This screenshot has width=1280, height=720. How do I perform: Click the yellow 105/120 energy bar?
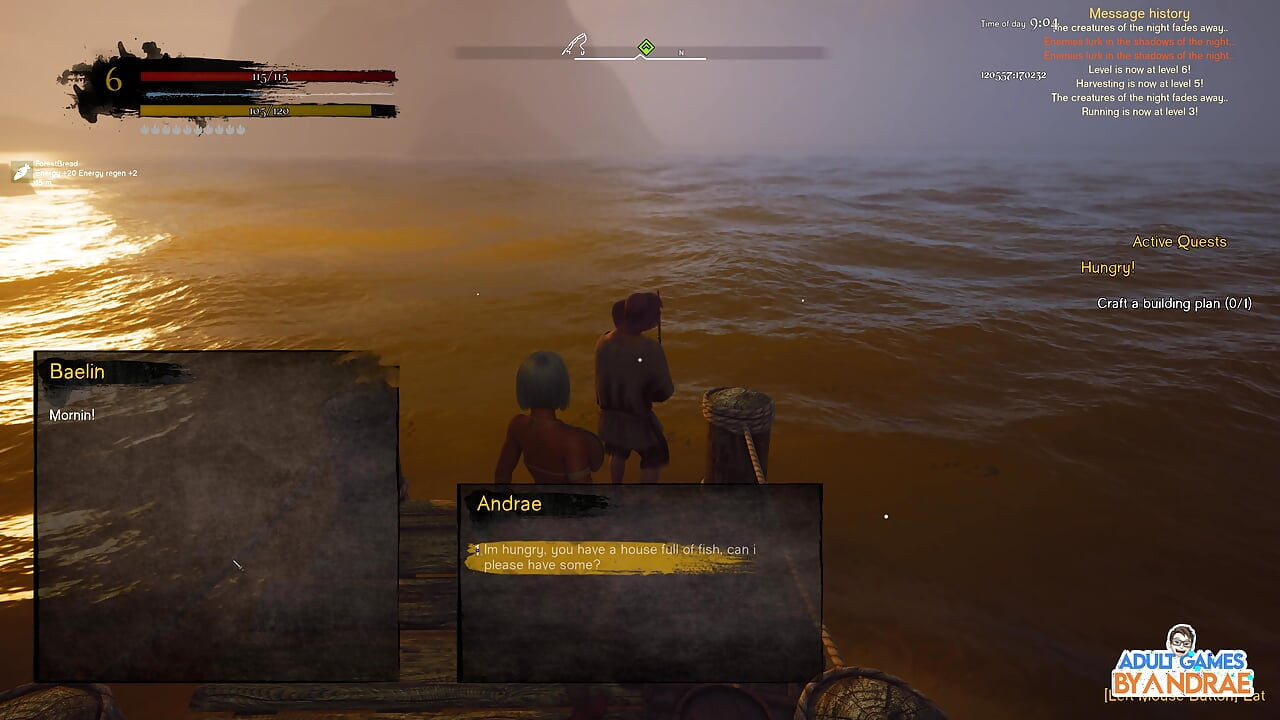click(270, 110)
